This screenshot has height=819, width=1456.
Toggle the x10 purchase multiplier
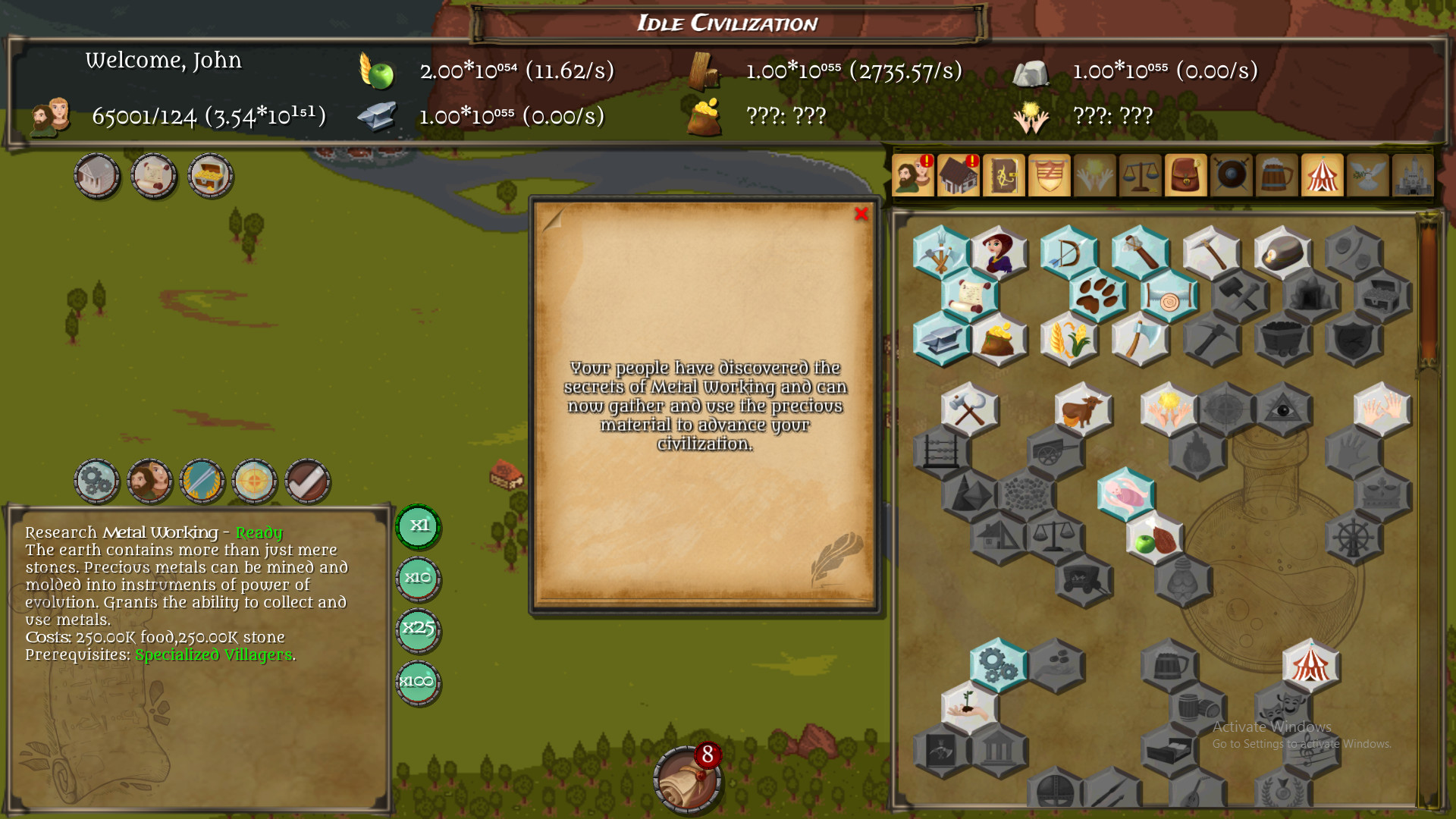tap(418, 578)
